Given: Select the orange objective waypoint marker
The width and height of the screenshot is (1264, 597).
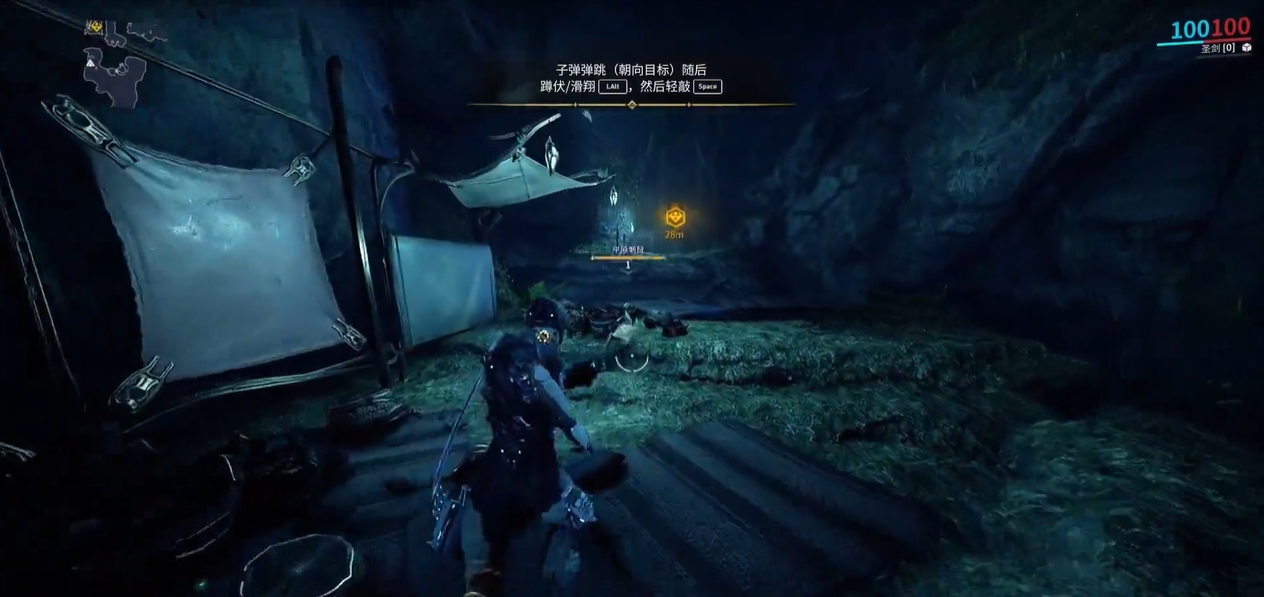Looking at the screenshot, I should pos(675,216).
